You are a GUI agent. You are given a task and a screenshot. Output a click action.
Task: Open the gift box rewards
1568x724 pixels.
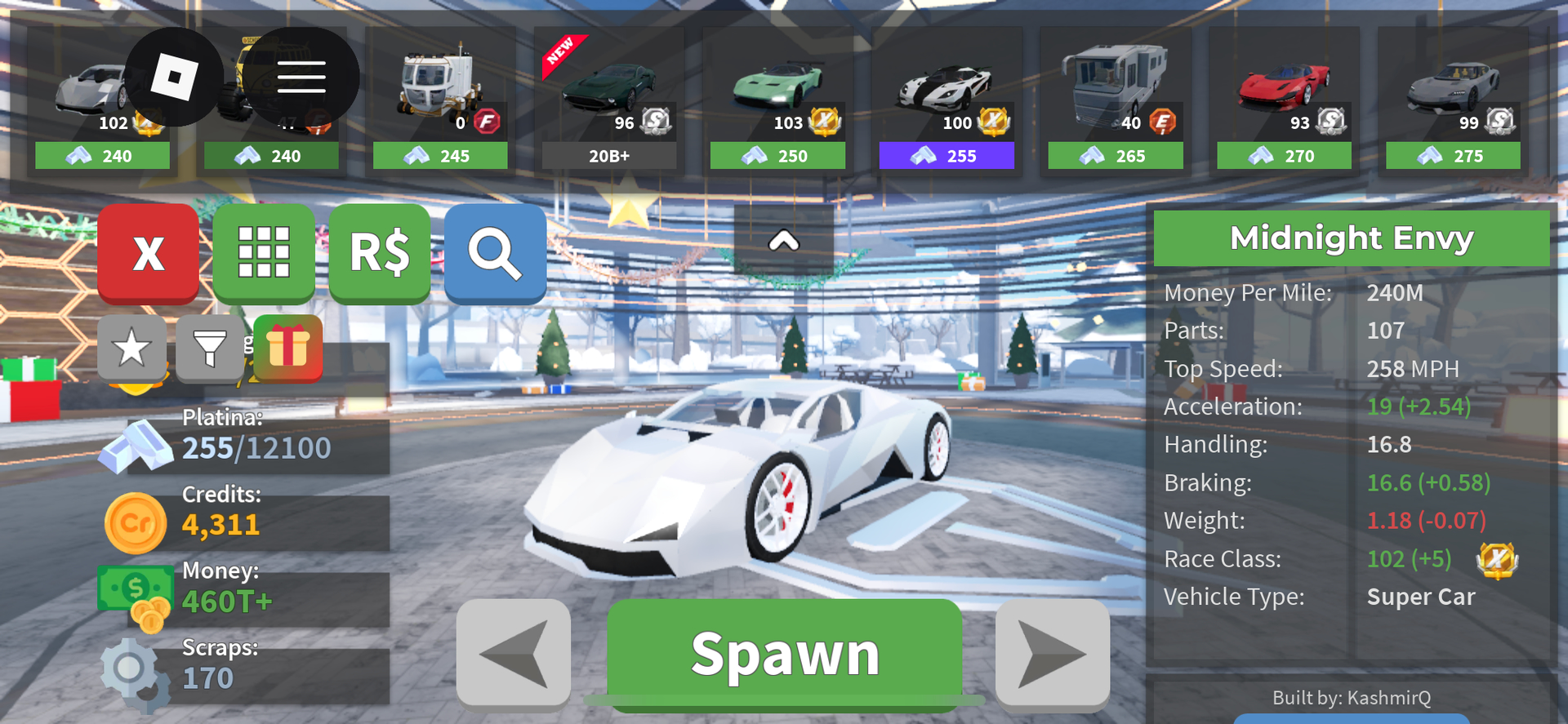click(287, 347)
